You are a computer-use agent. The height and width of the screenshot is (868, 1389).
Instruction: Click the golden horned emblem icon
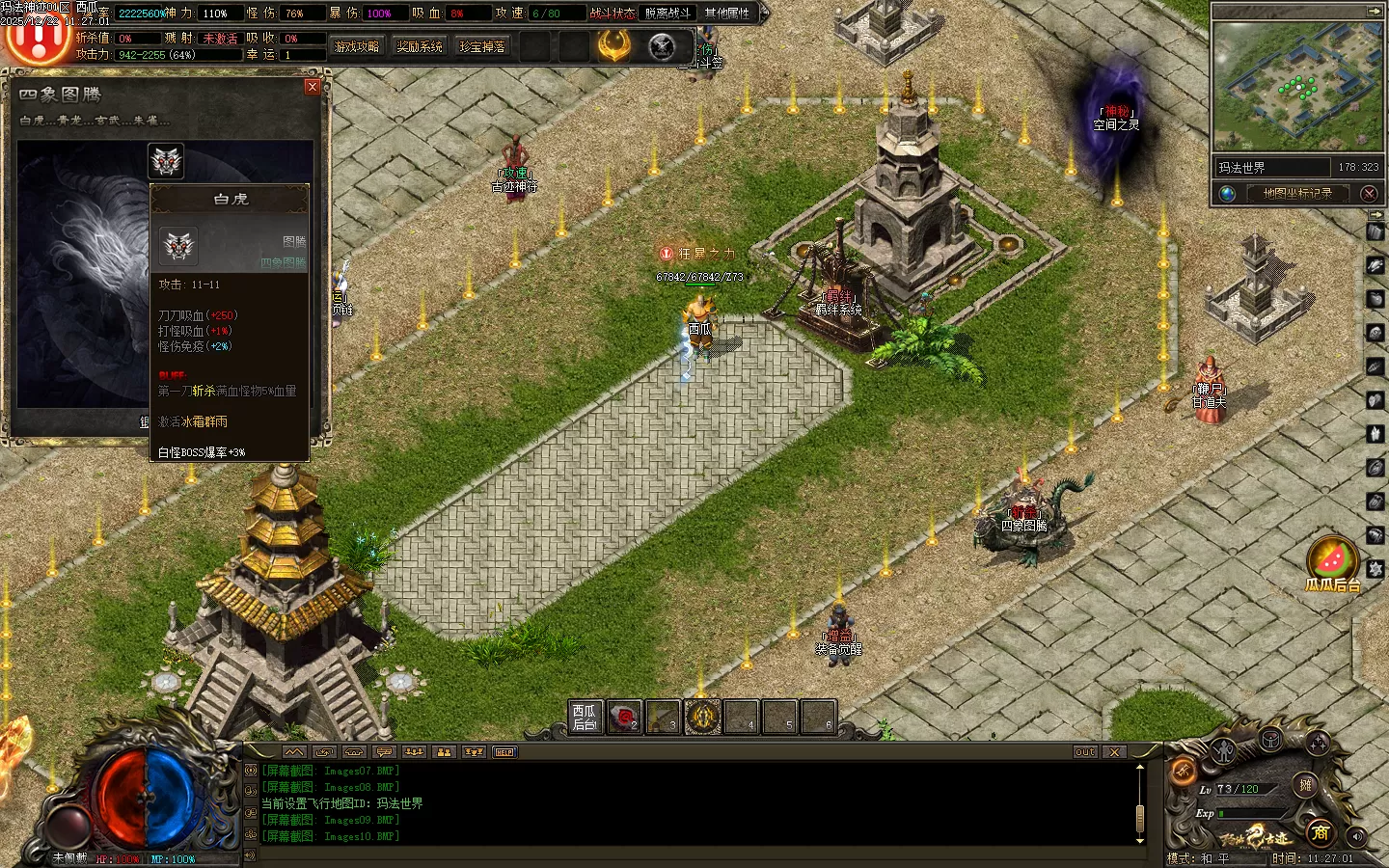(x=613, y=45)
